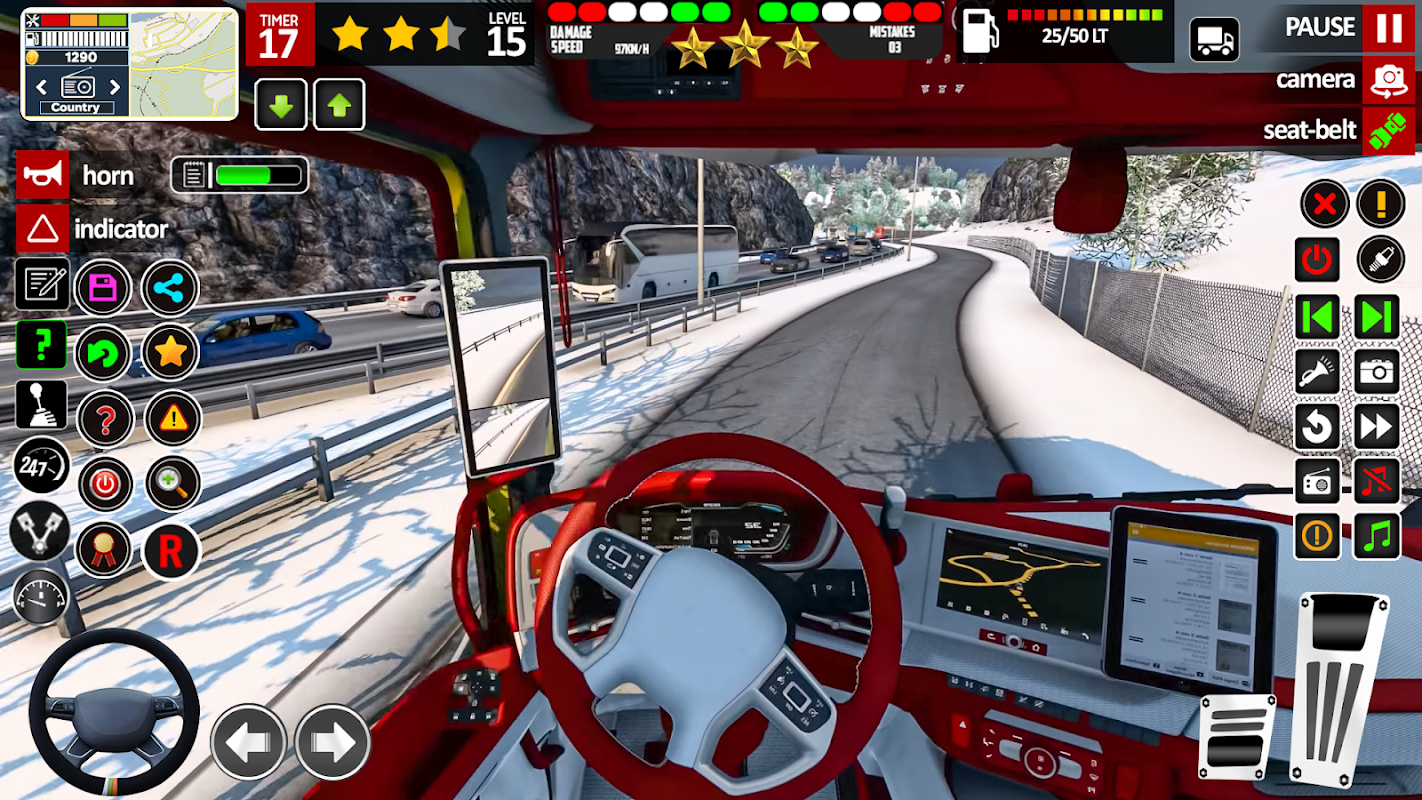Click the green up arrow button
The image size is (1422, 800).
(339, 105)
